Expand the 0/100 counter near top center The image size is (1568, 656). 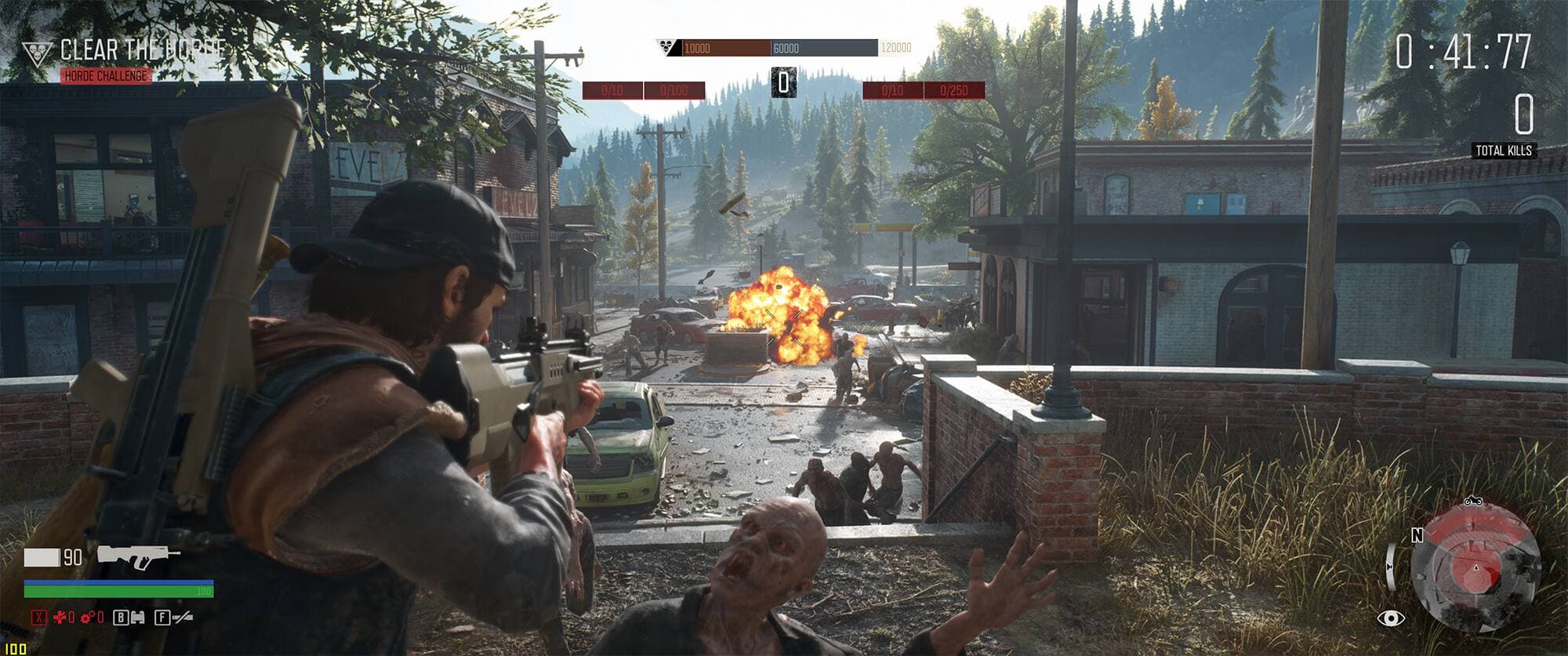(674, 89)
